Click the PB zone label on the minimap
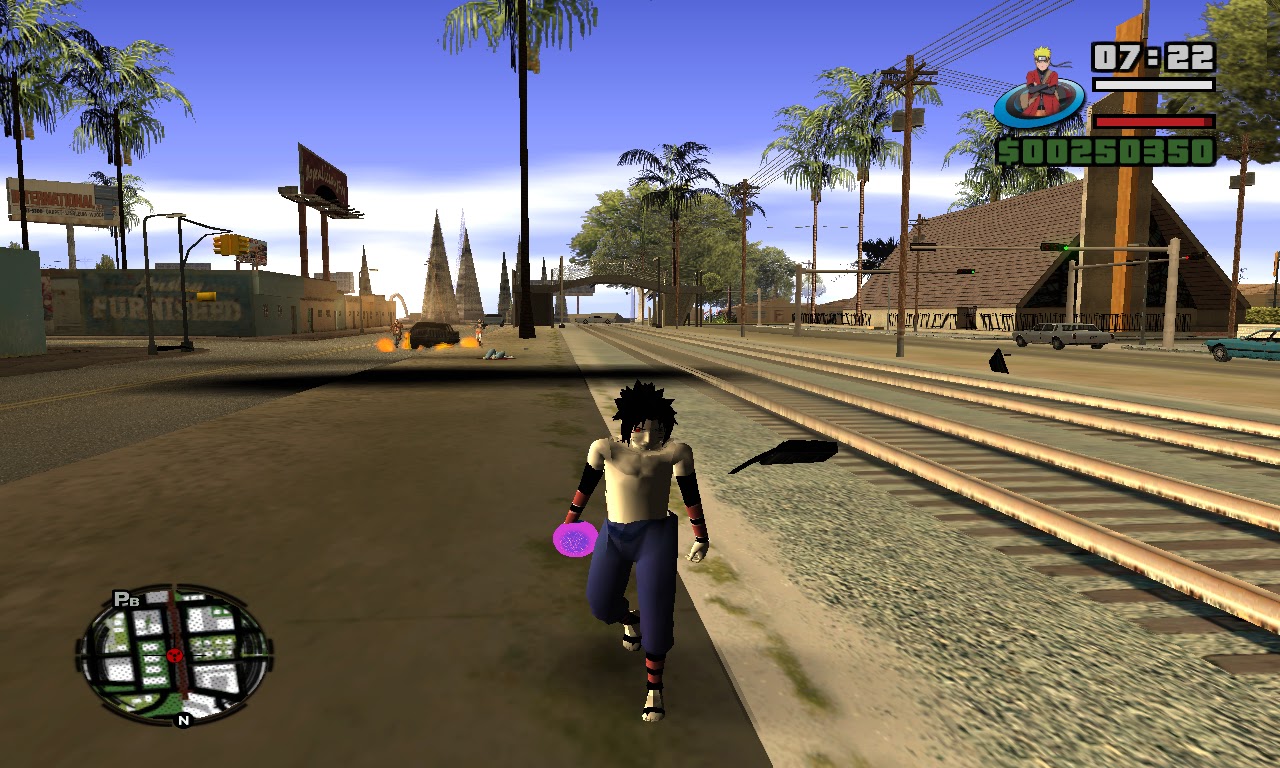 tap(126, 598)
